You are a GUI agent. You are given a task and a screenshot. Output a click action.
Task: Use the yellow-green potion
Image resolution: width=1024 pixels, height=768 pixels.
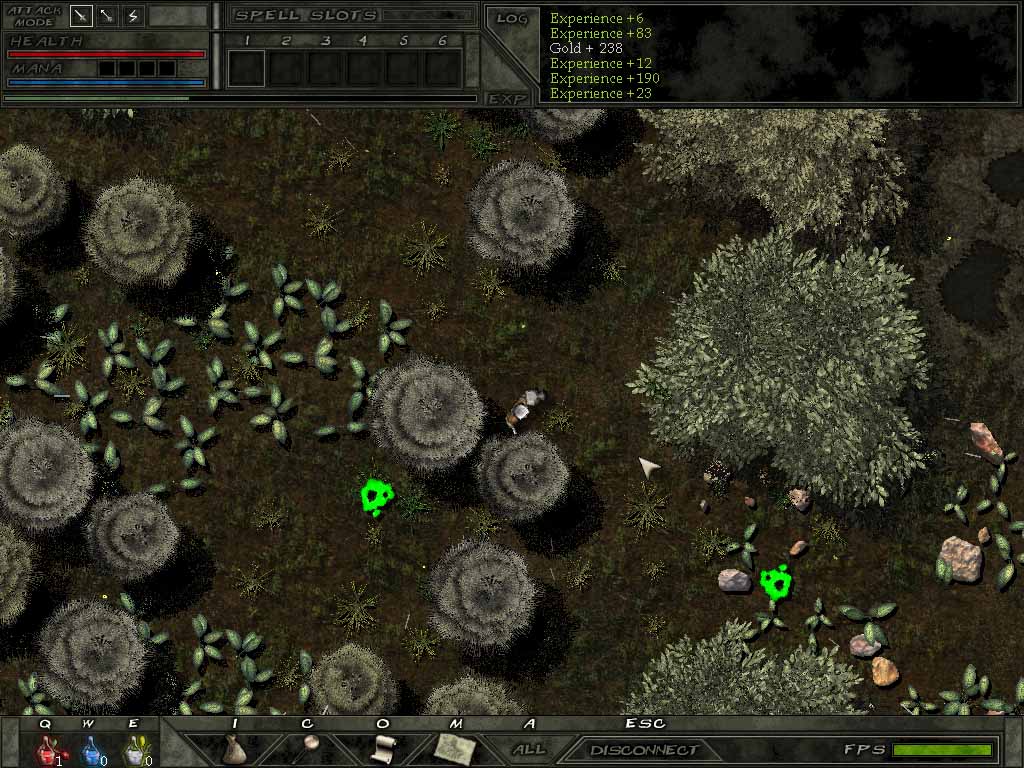click(x=133, y=749)
